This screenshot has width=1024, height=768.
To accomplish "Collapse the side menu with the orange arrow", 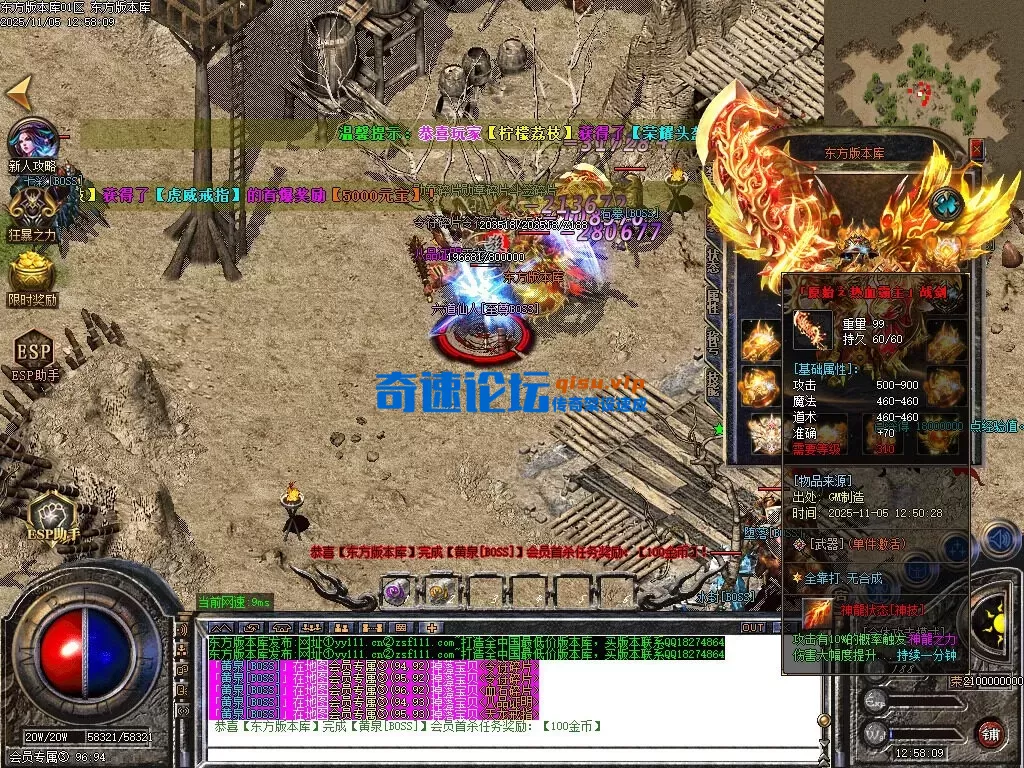I will 19,93.
